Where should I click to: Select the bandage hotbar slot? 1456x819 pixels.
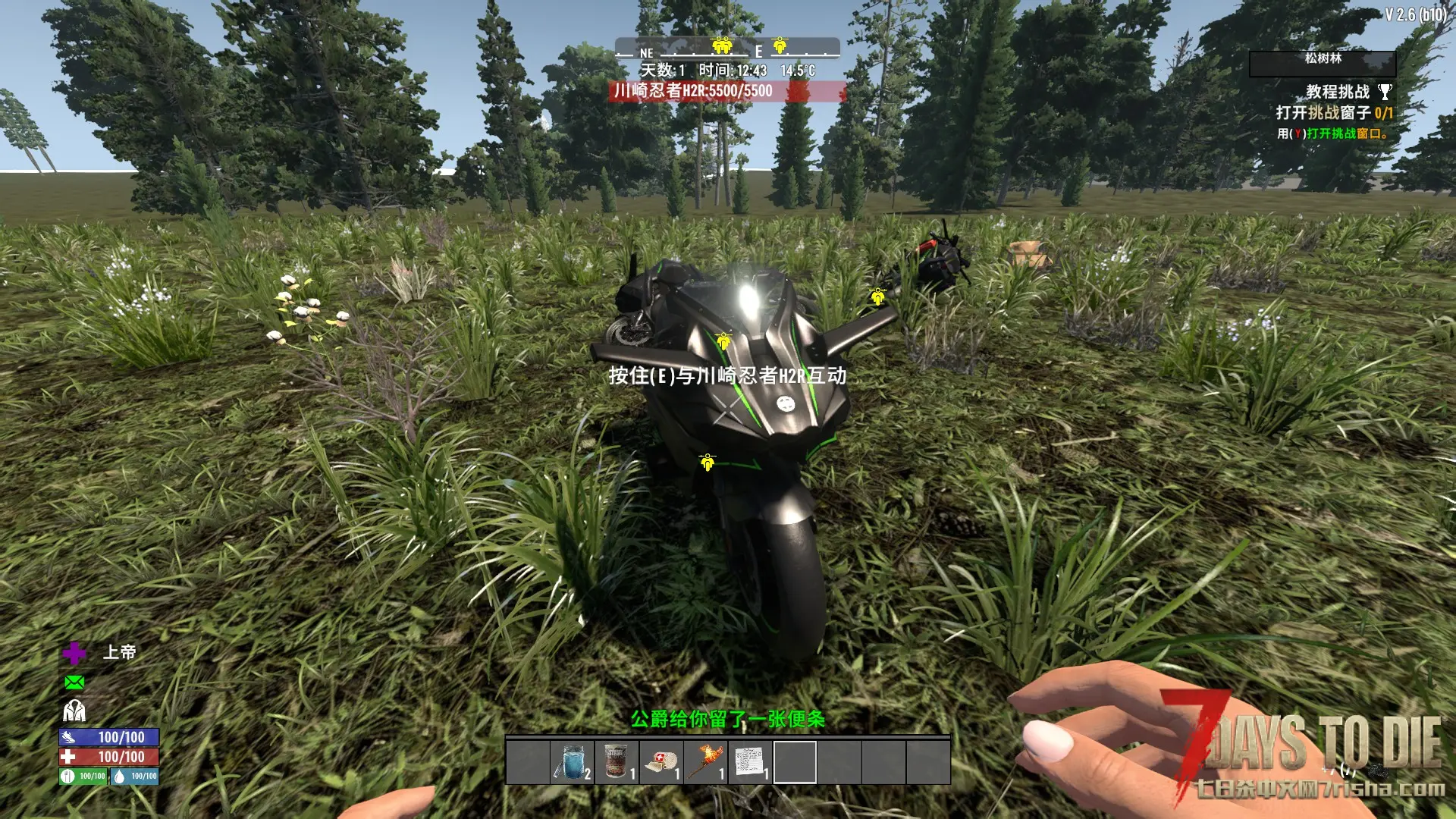pos(661,761)
